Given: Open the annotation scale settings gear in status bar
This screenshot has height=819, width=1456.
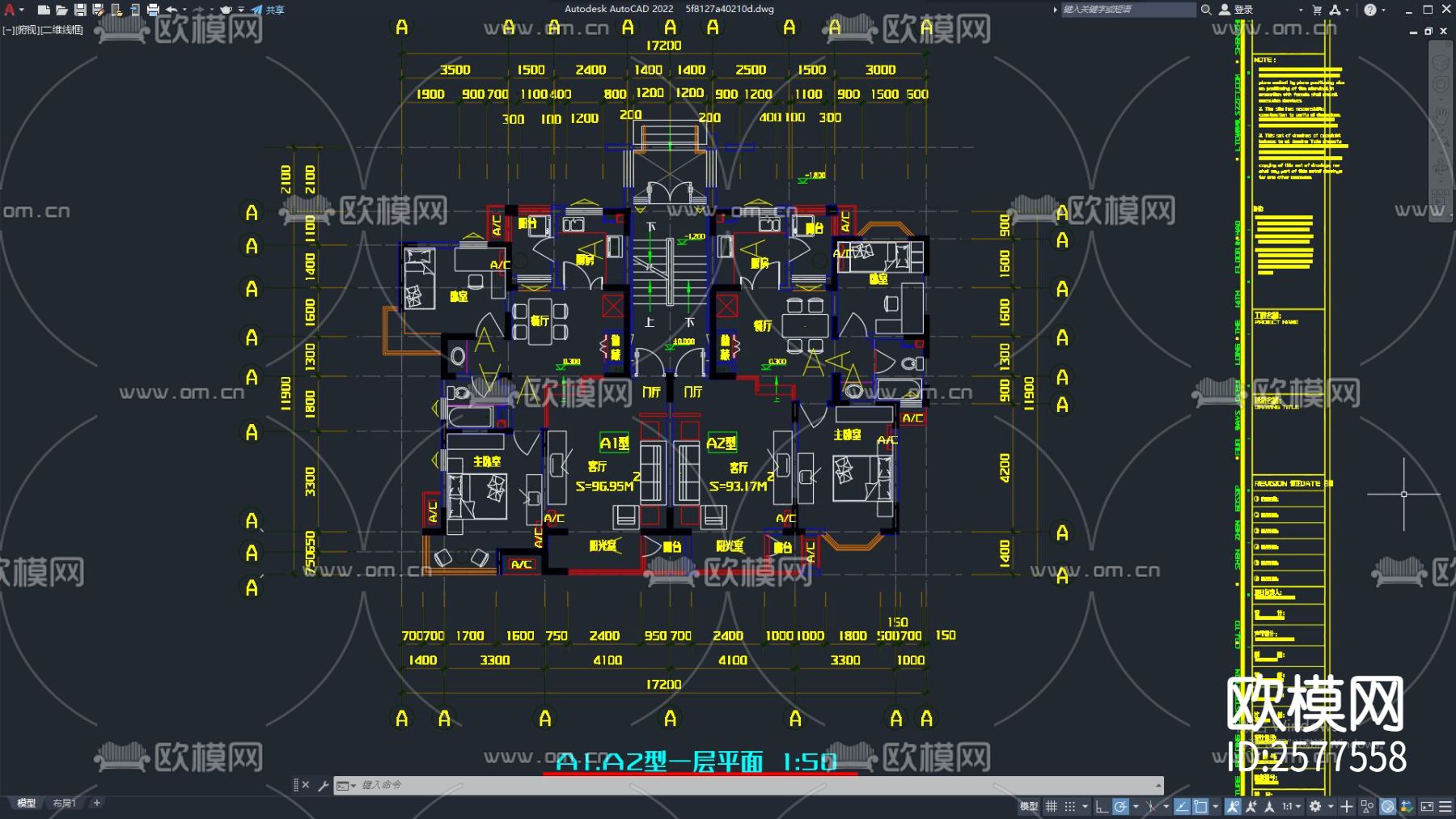Looking at the screenshot, I should point(1316,806).
